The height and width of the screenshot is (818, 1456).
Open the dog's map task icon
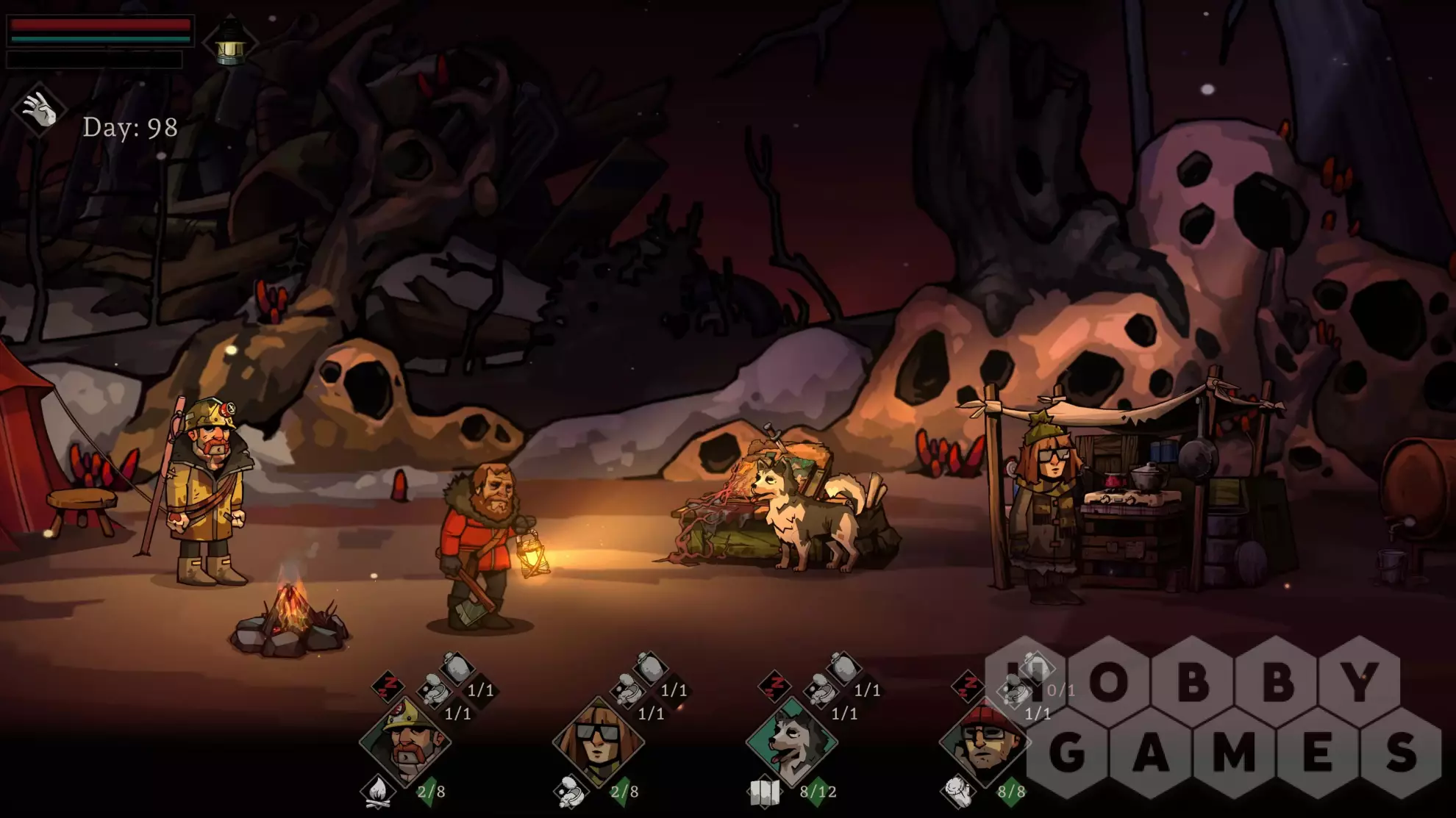(764, 792)
